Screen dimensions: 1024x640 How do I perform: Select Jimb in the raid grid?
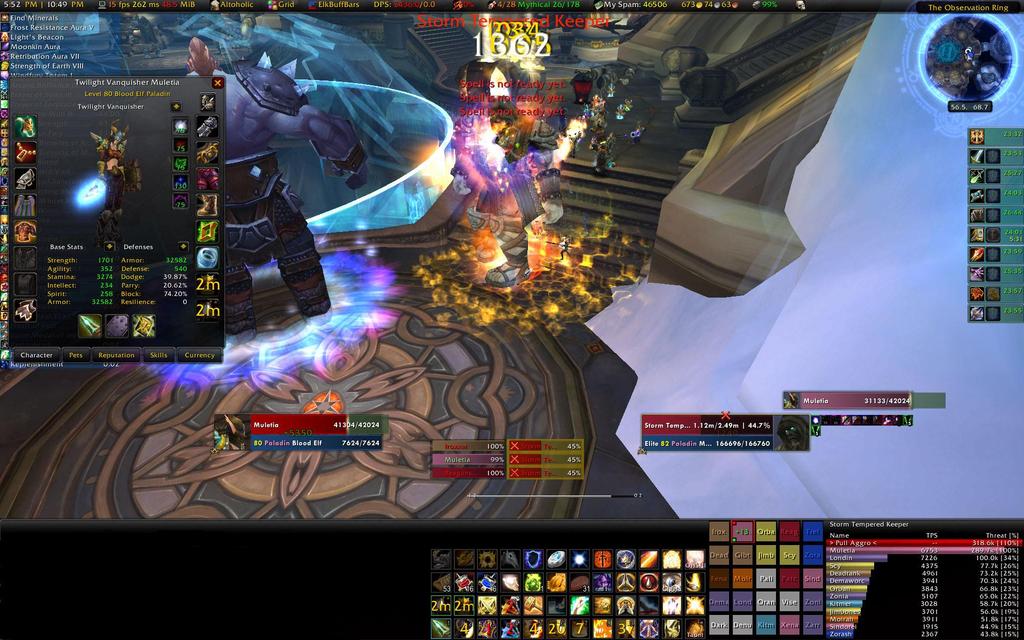pyautogui.click(x=765, y=555)
